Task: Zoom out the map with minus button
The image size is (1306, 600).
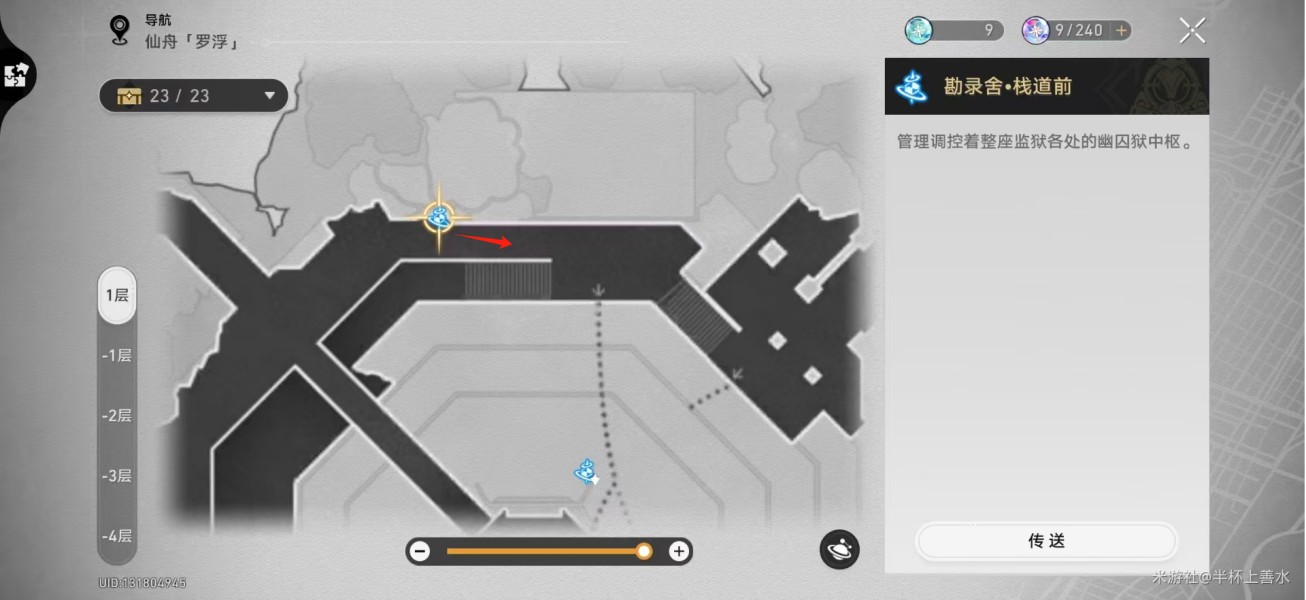Action: (420, 551)
